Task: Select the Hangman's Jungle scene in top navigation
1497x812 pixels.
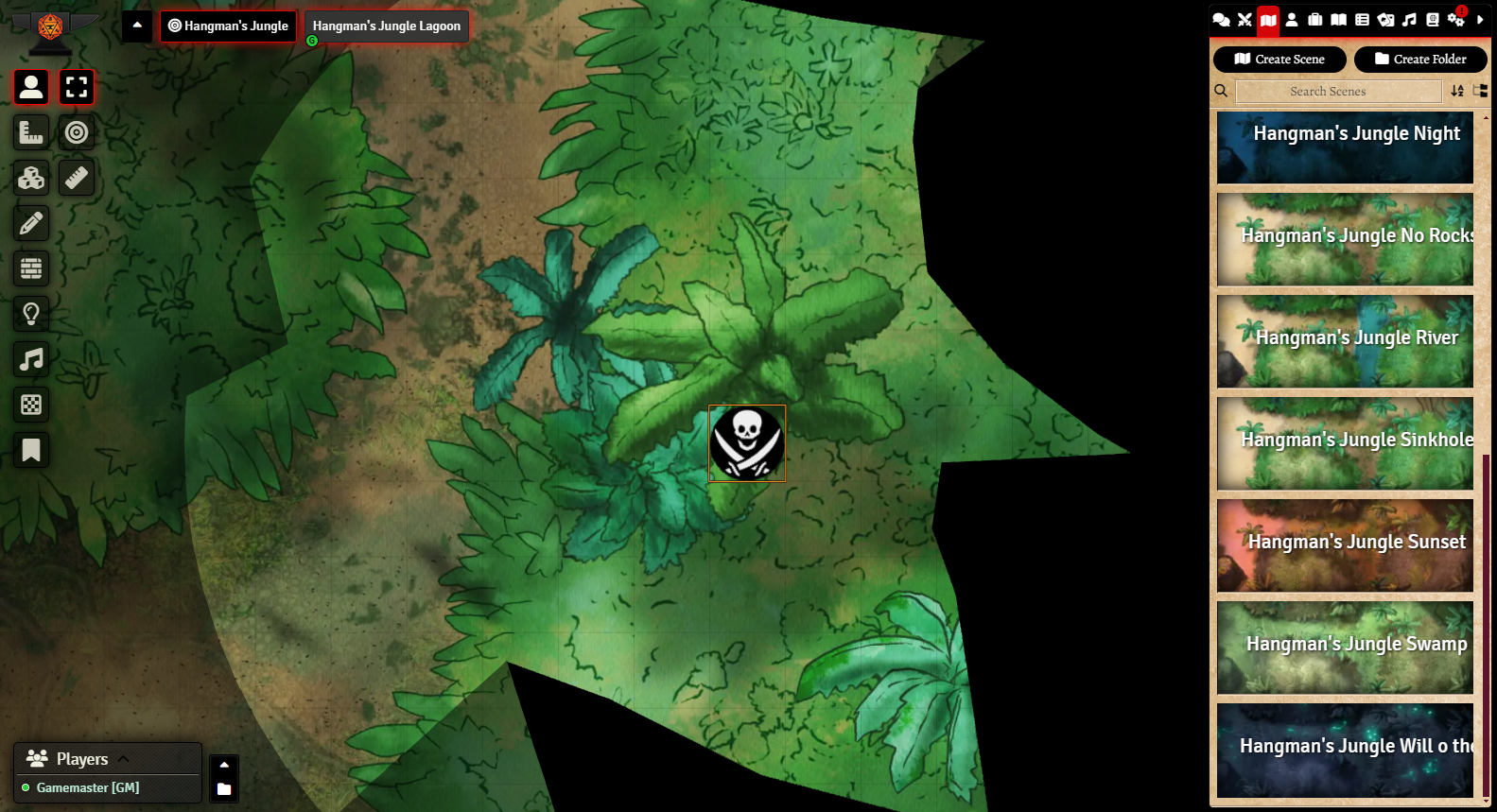Action: (228, 26)
